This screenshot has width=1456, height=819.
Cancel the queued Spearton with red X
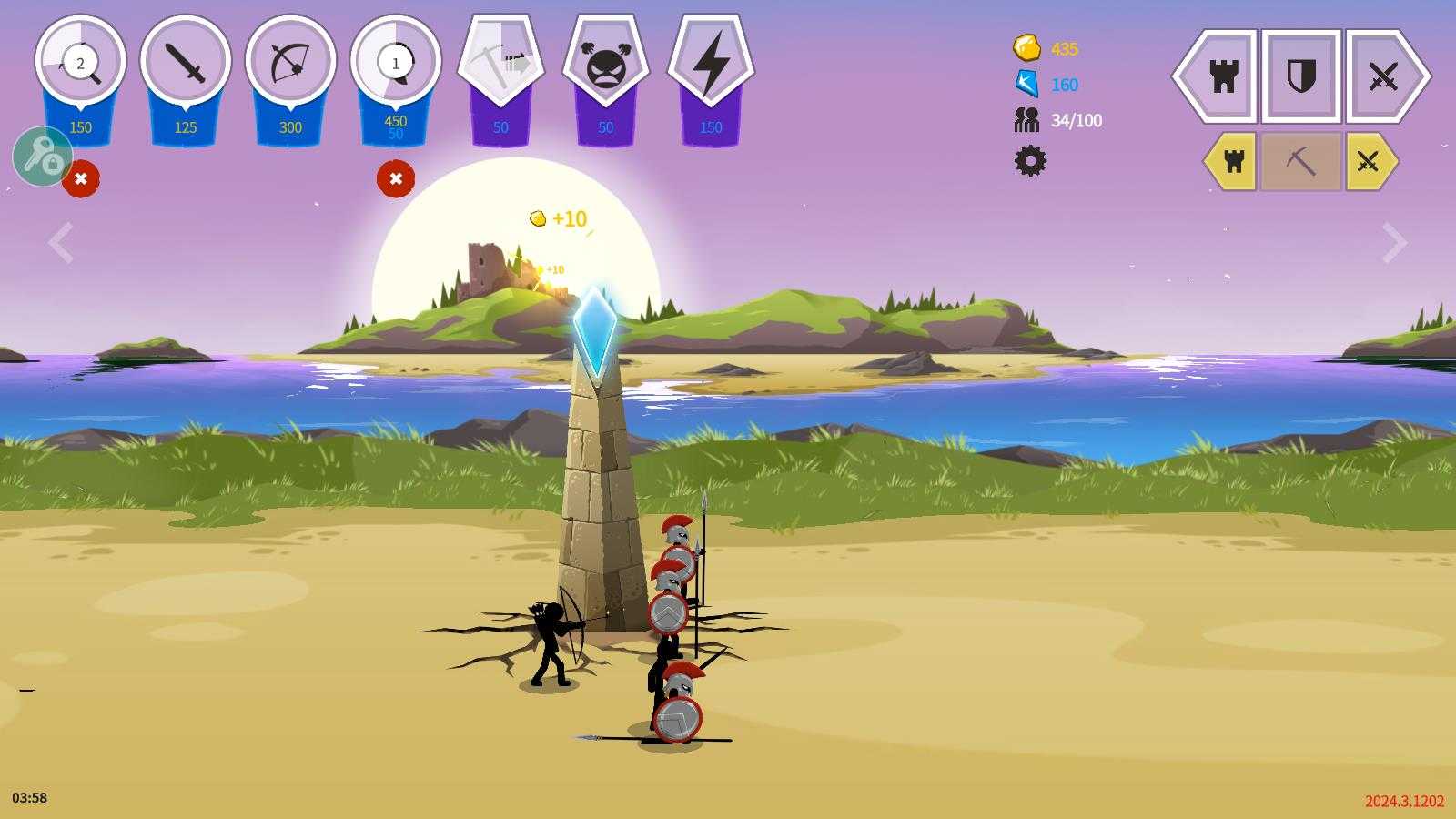(396, 178)
